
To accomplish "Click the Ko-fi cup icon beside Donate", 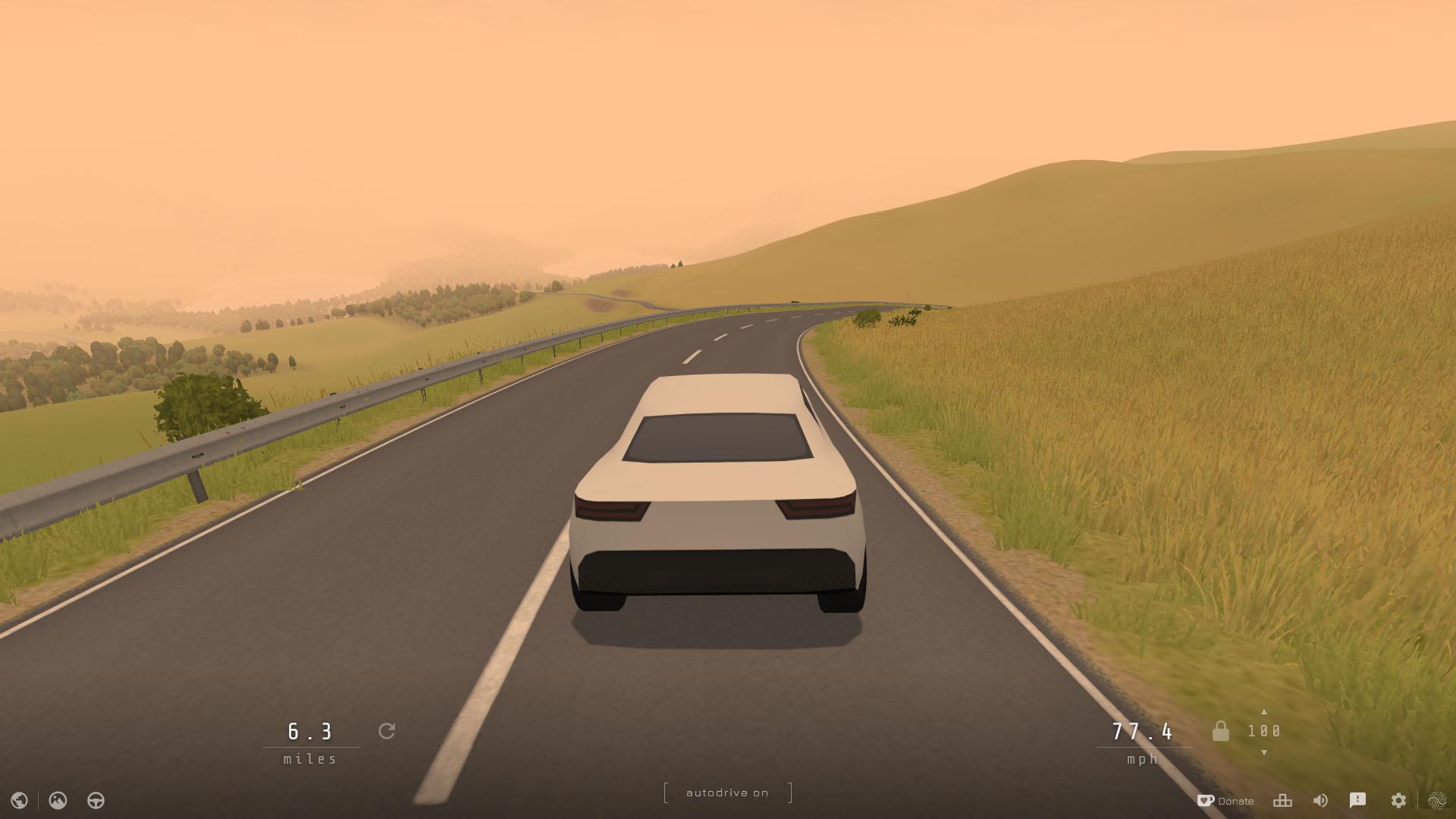I will point(1205,799).
